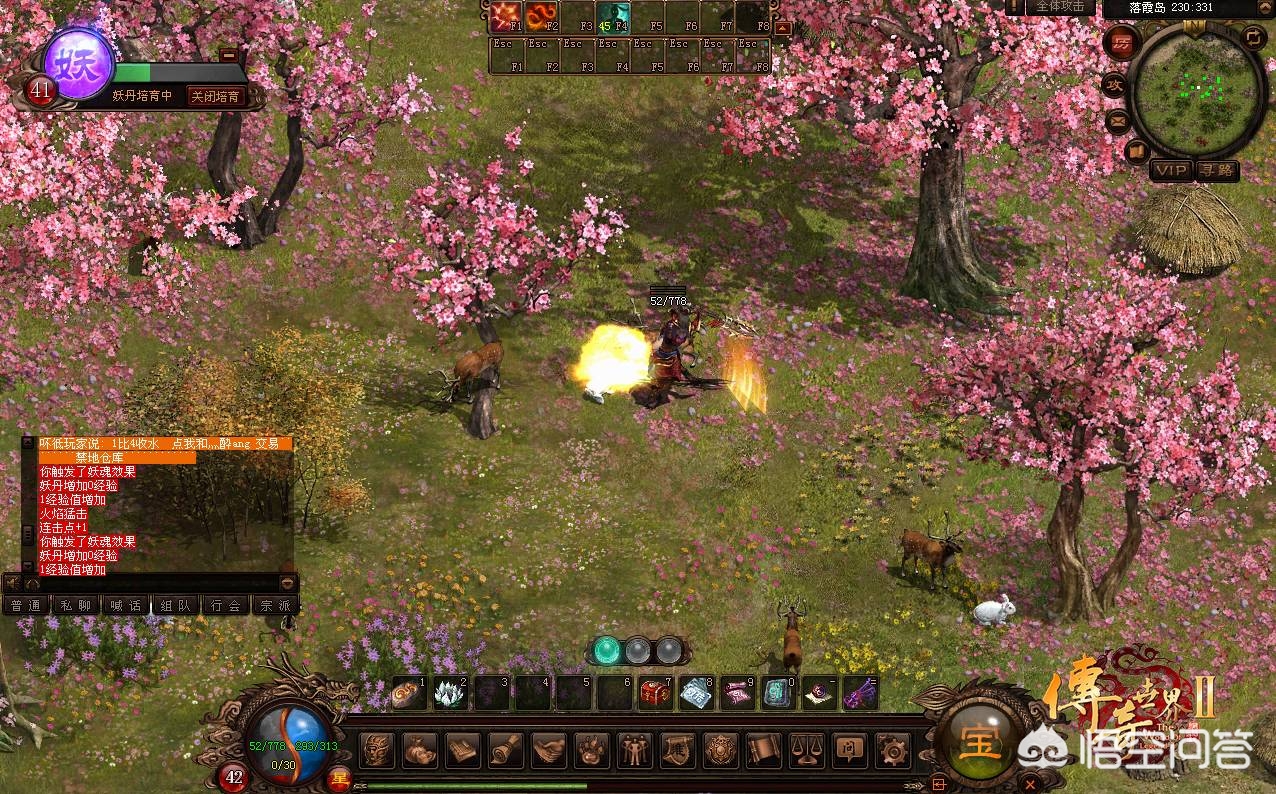Image resolution: width=1276 pixels, height=794 pixels.
Task: Toggle the 全体攻击 attack mode button
Action: (1059, 7)
